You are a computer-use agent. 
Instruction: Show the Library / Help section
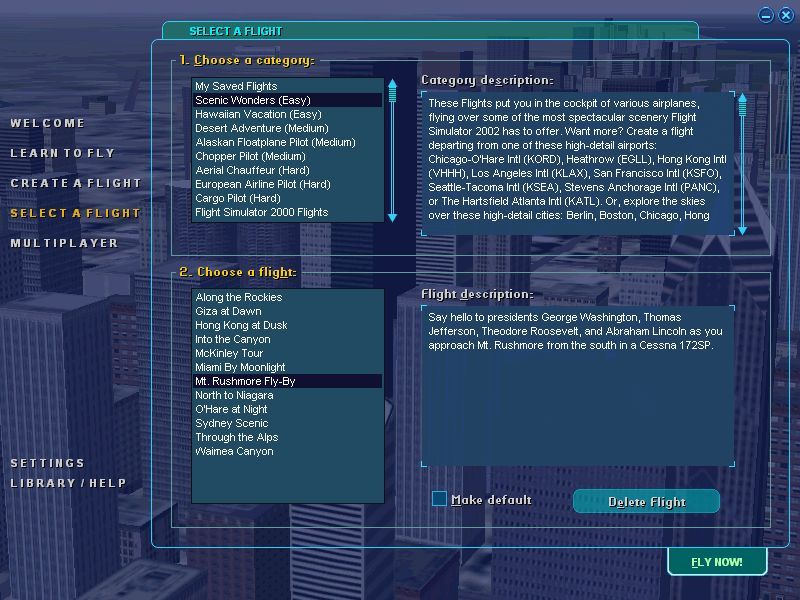[68, 483]
